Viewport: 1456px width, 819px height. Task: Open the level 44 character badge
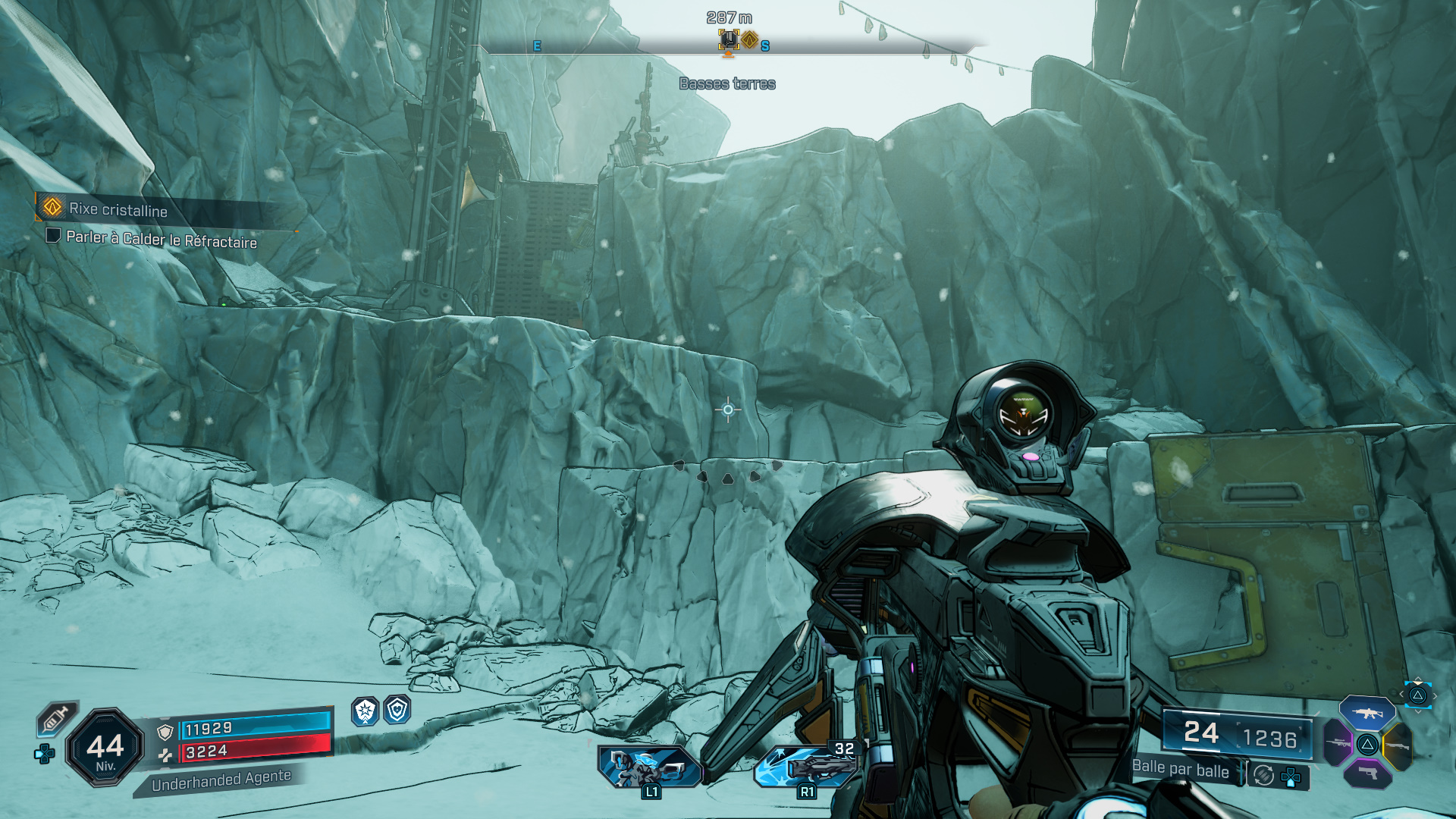105,748
